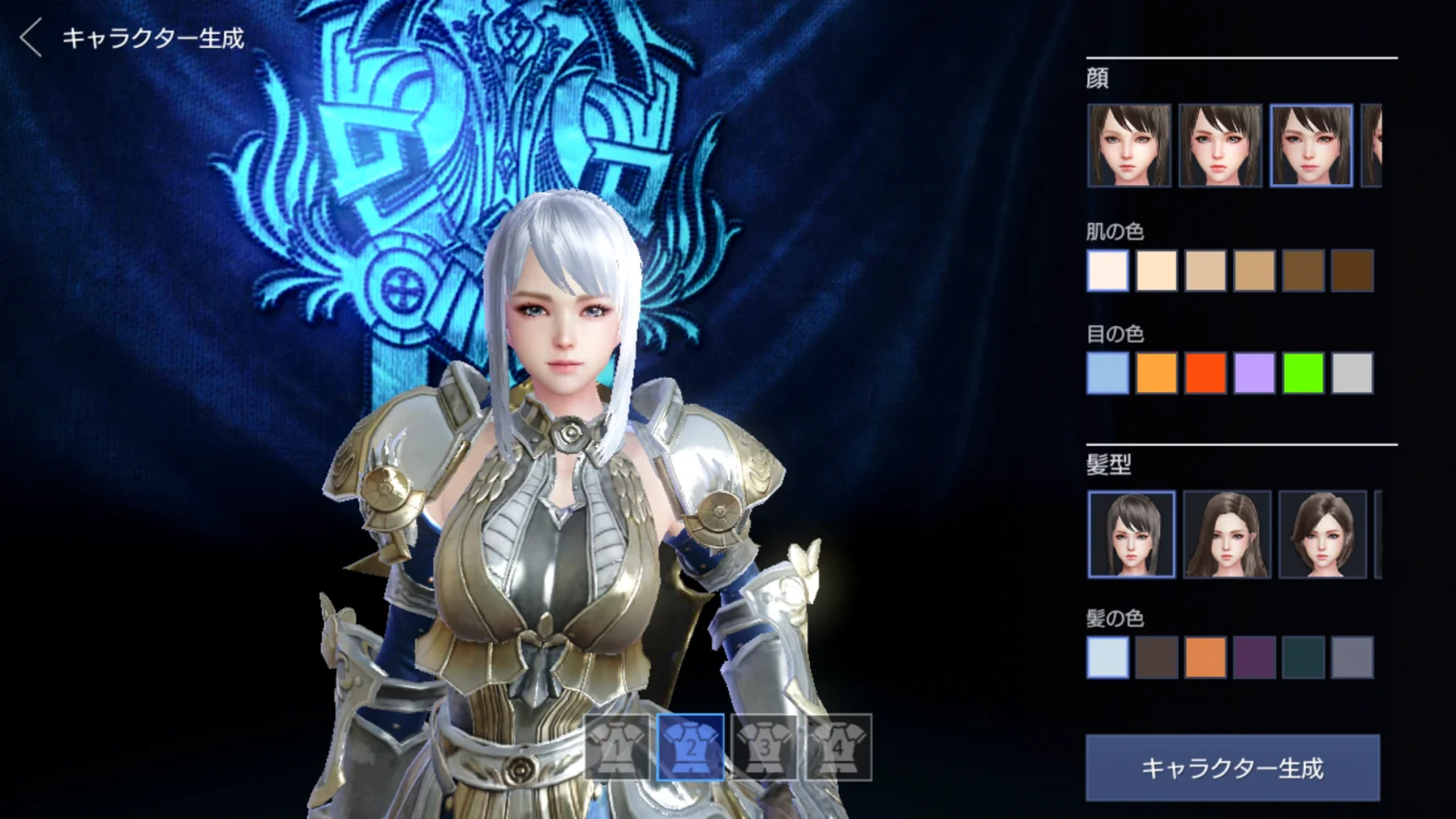Select the palest skin color swatch

click(1108, 271)
